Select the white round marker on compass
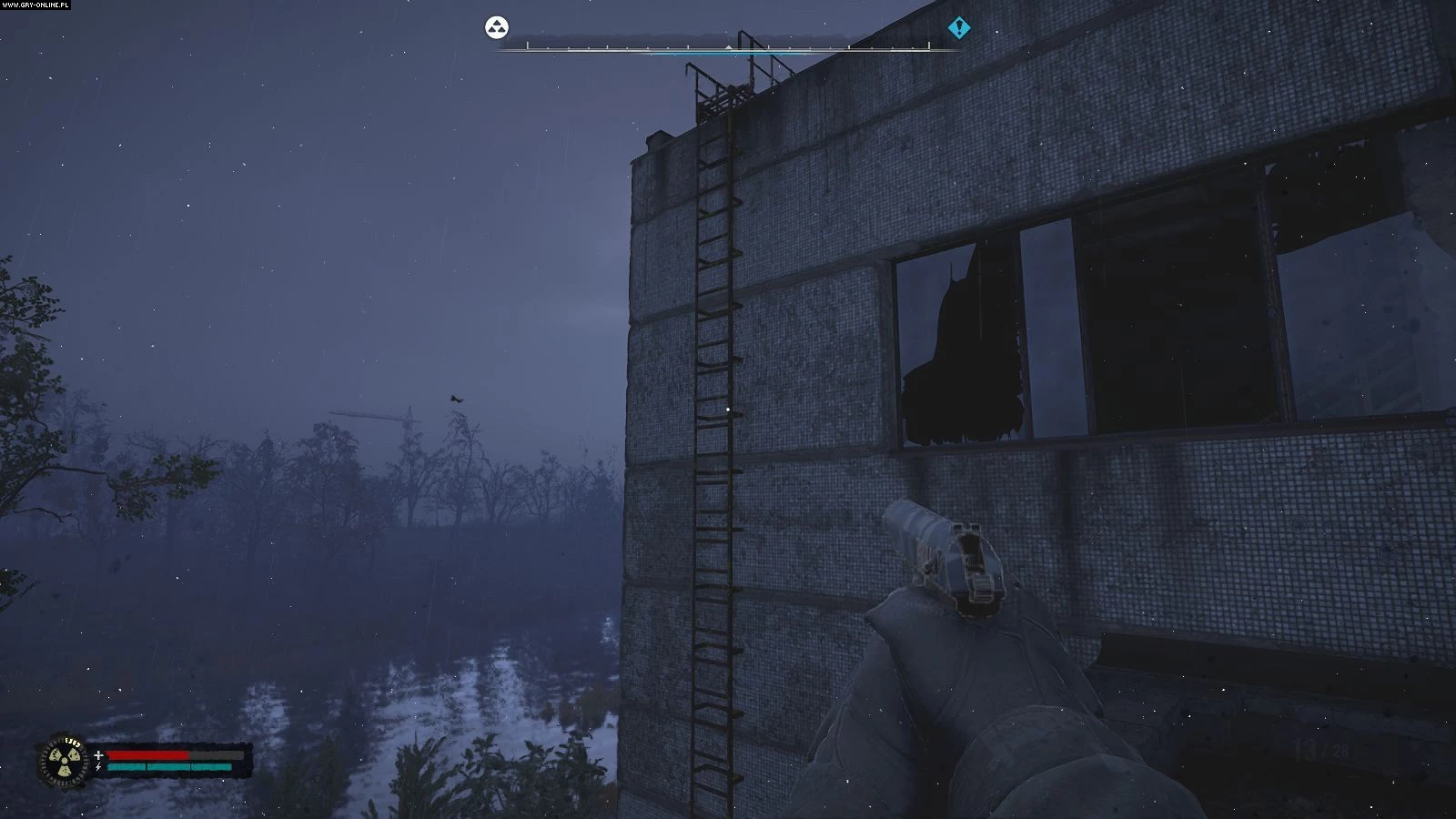This screenshot has width=1456, height=819. (496, 27)
